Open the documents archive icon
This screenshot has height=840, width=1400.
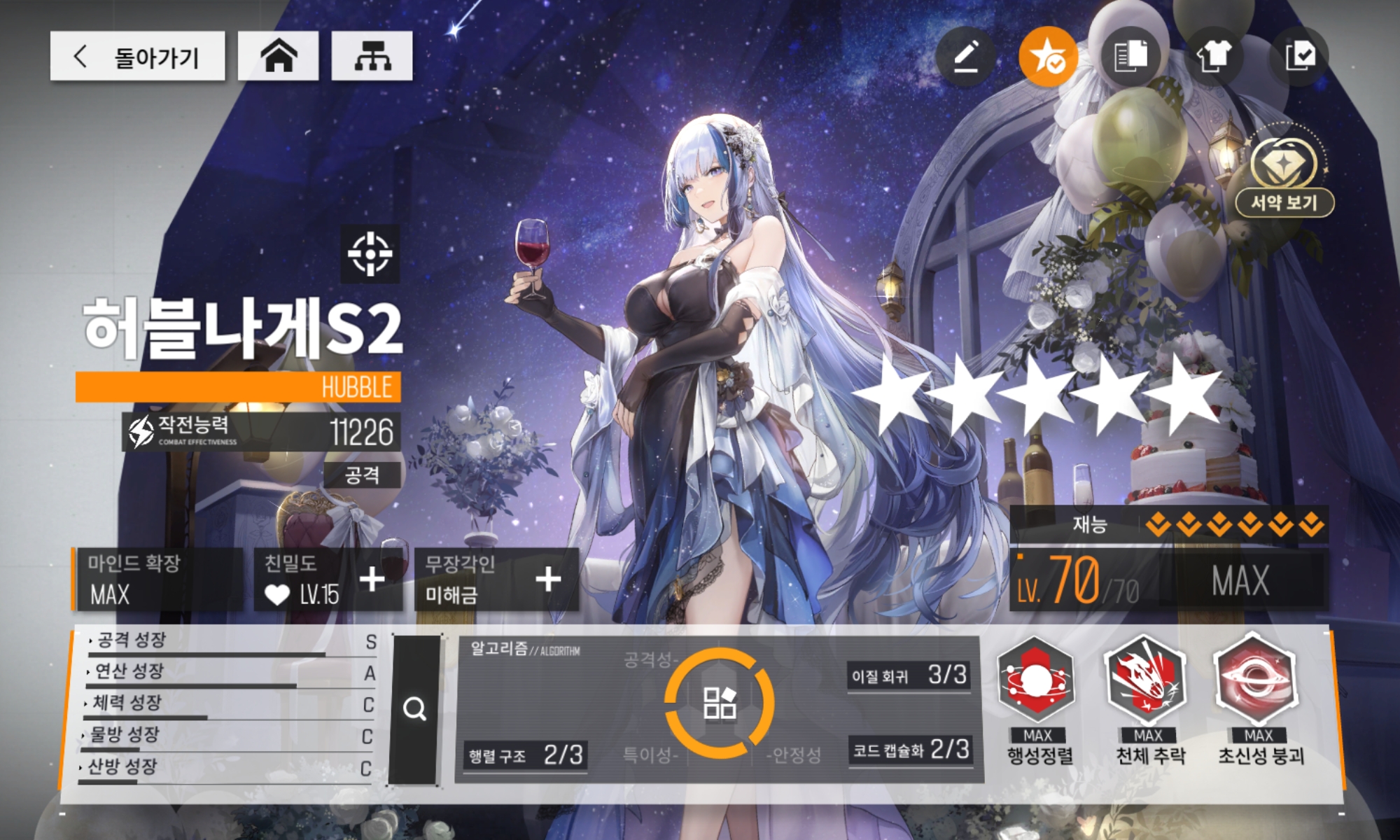1130,56
